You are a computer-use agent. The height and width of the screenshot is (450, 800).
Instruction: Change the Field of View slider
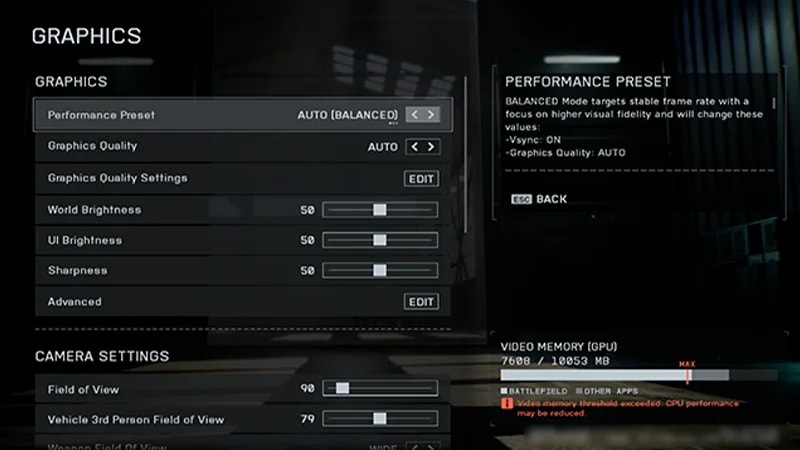(342, 388)
